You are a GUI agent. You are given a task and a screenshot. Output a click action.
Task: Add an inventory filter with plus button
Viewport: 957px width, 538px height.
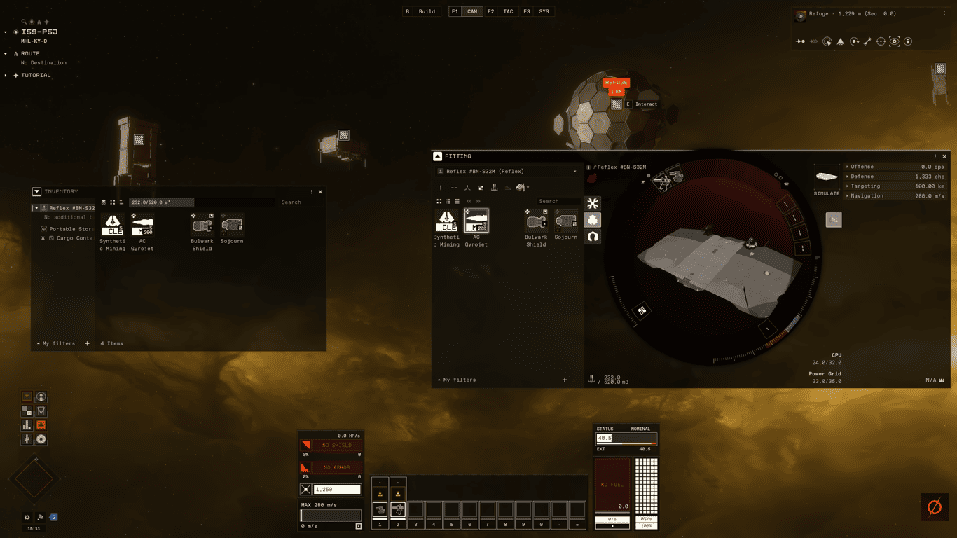[x=87, y=343]
